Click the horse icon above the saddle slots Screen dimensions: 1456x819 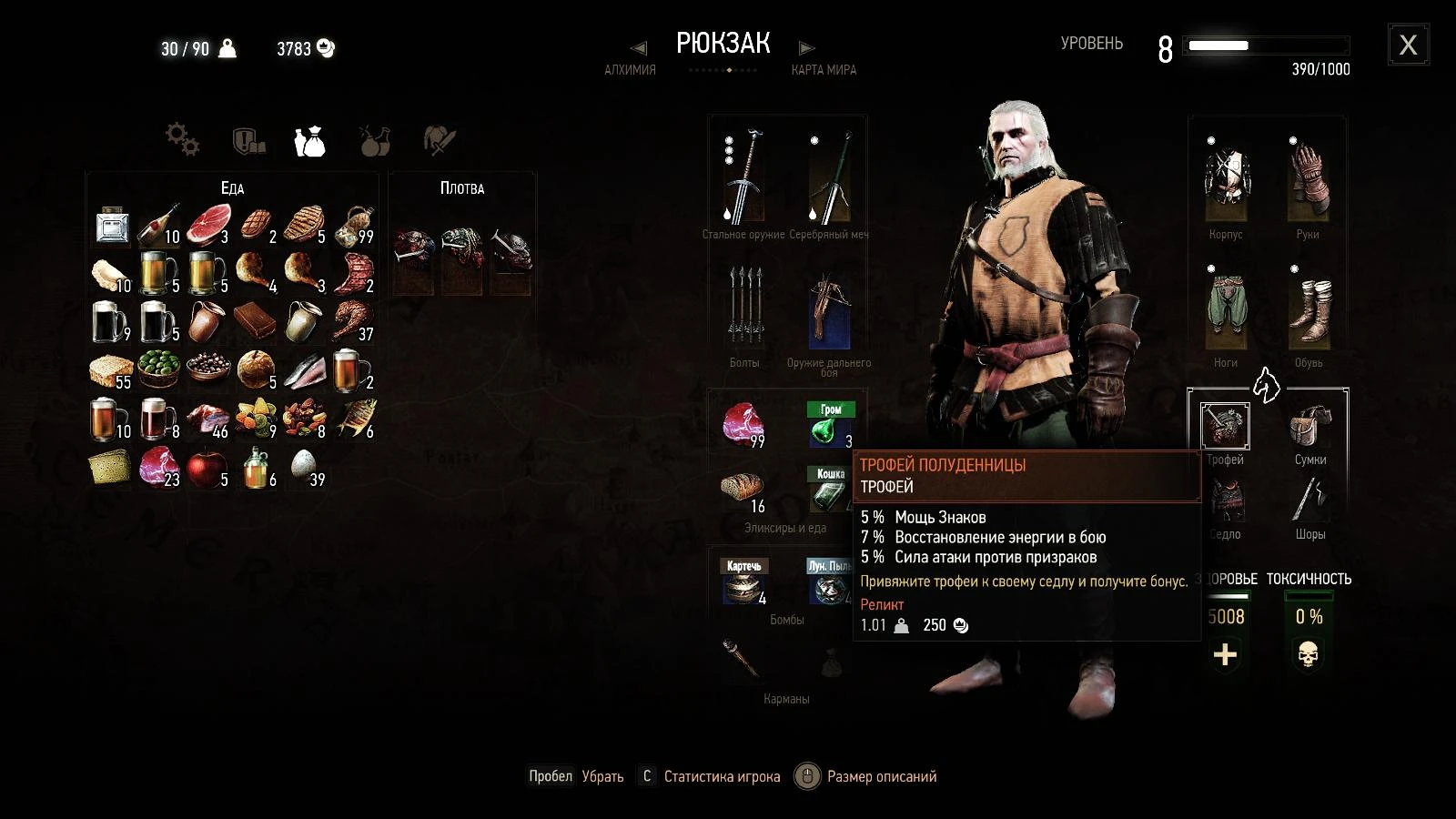(1269, 387)
